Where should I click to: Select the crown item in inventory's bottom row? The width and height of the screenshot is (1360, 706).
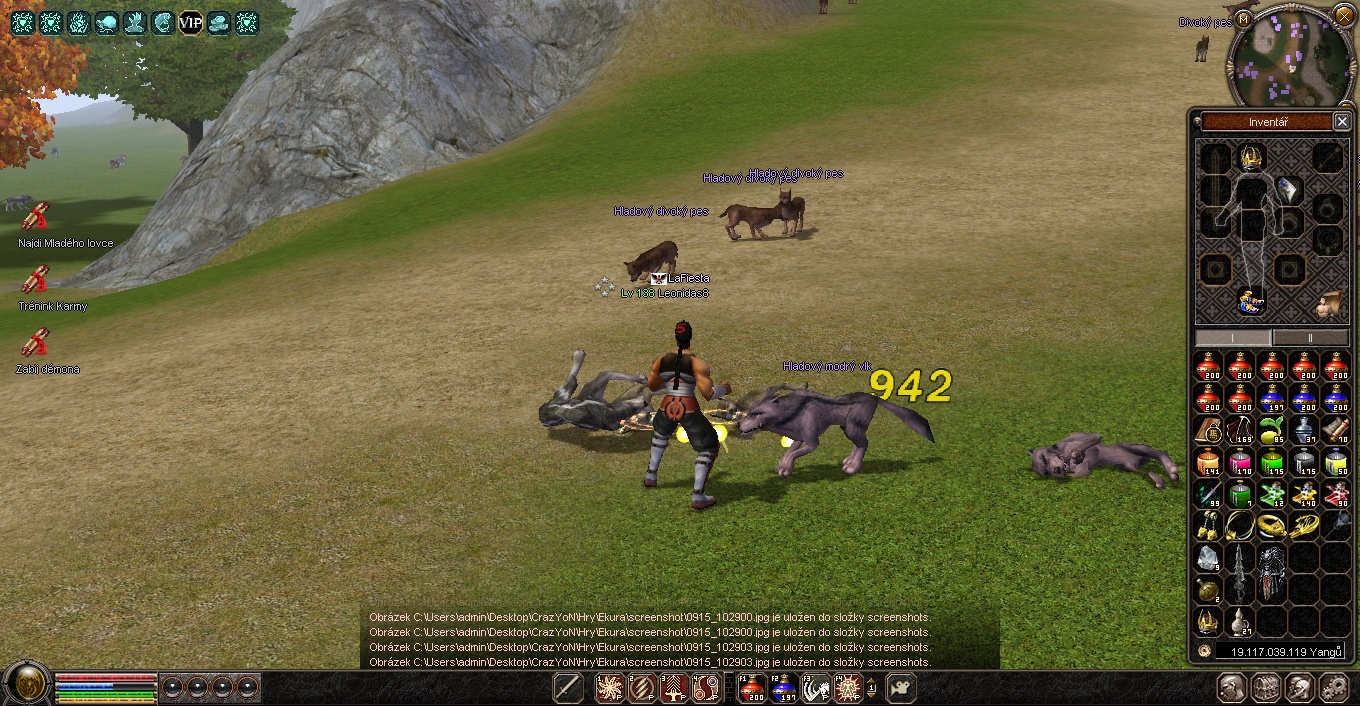(x=1208, y=622)
